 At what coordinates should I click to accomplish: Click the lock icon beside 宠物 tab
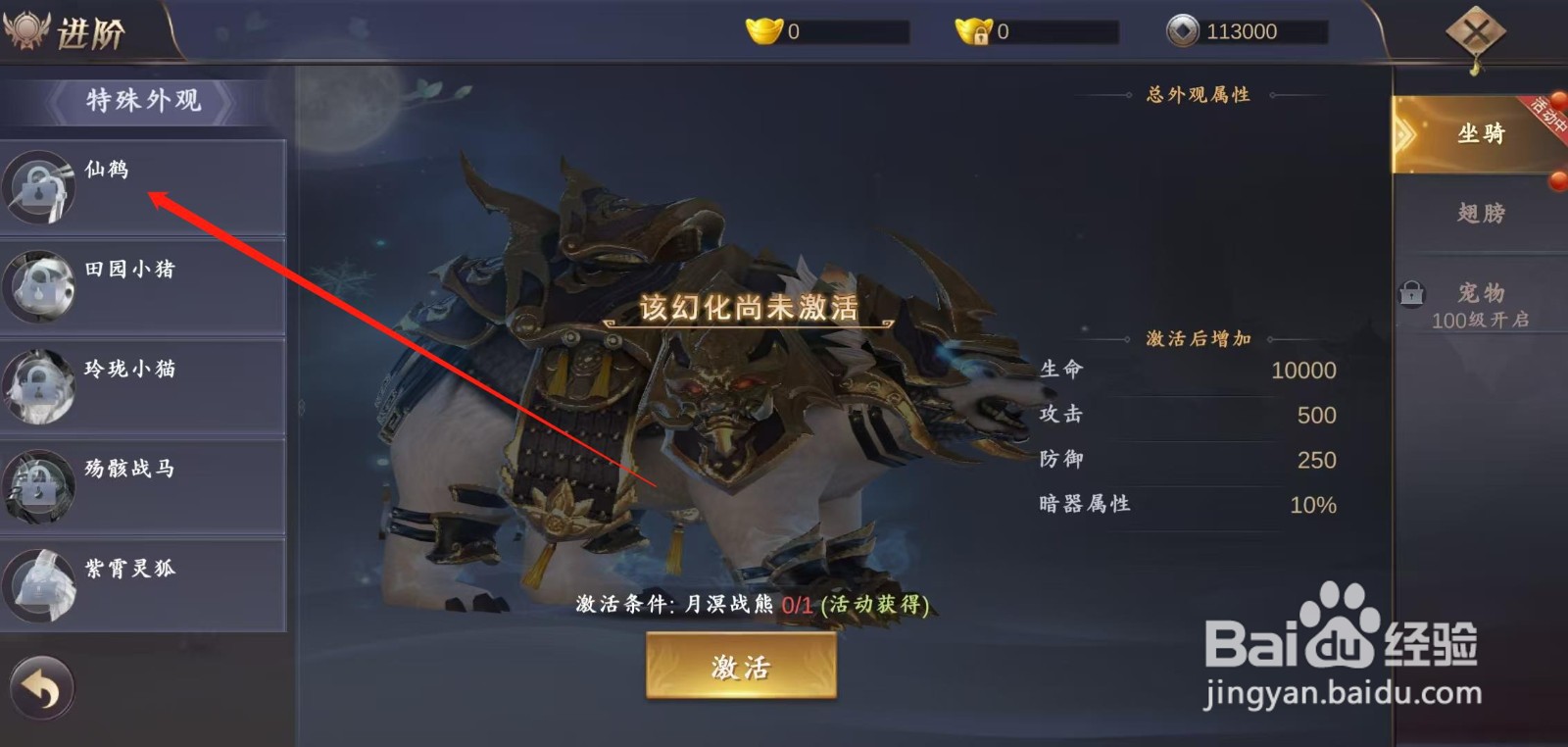tap(1411, 294)
